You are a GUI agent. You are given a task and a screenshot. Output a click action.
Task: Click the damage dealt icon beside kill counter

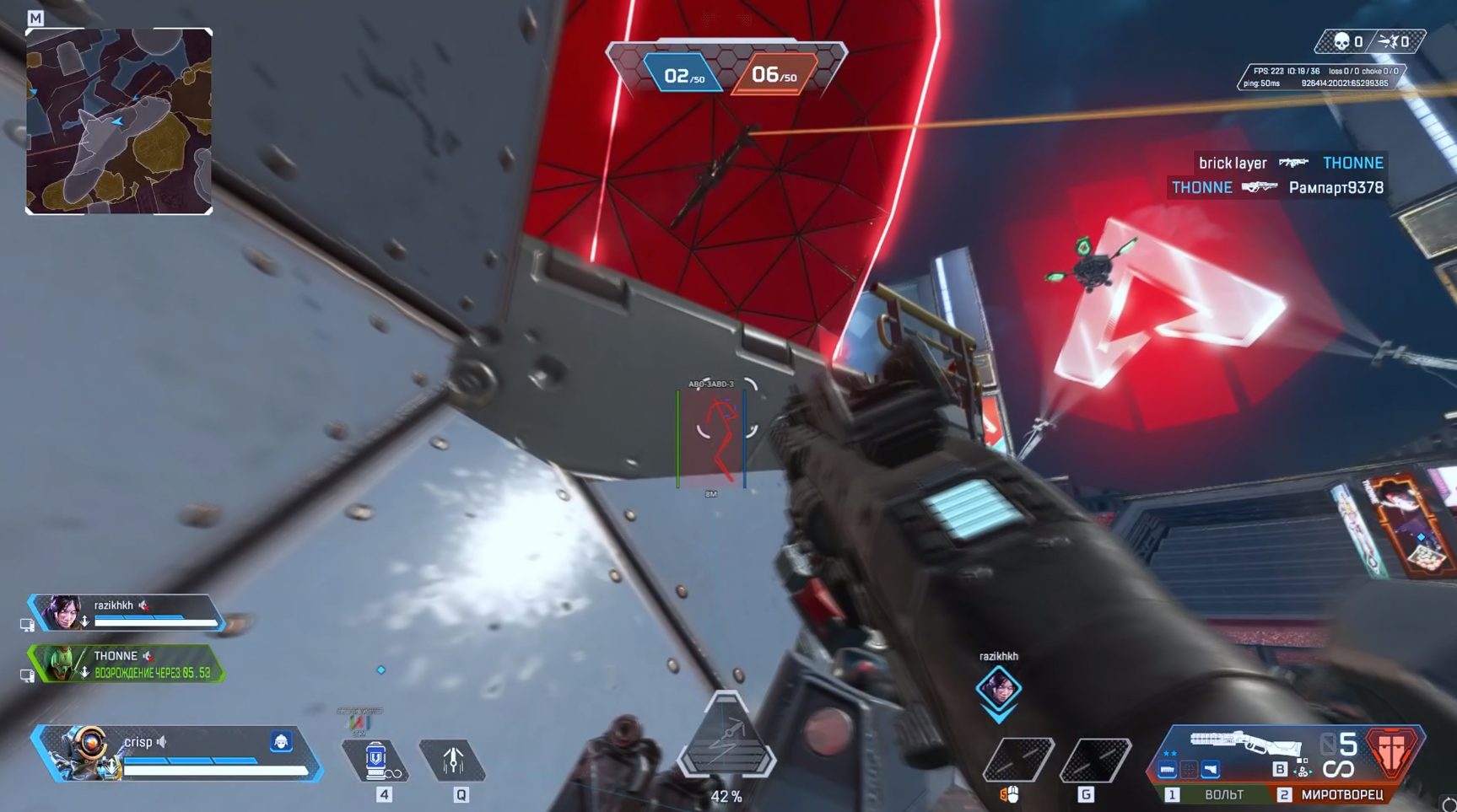[x=1386, y=39]
